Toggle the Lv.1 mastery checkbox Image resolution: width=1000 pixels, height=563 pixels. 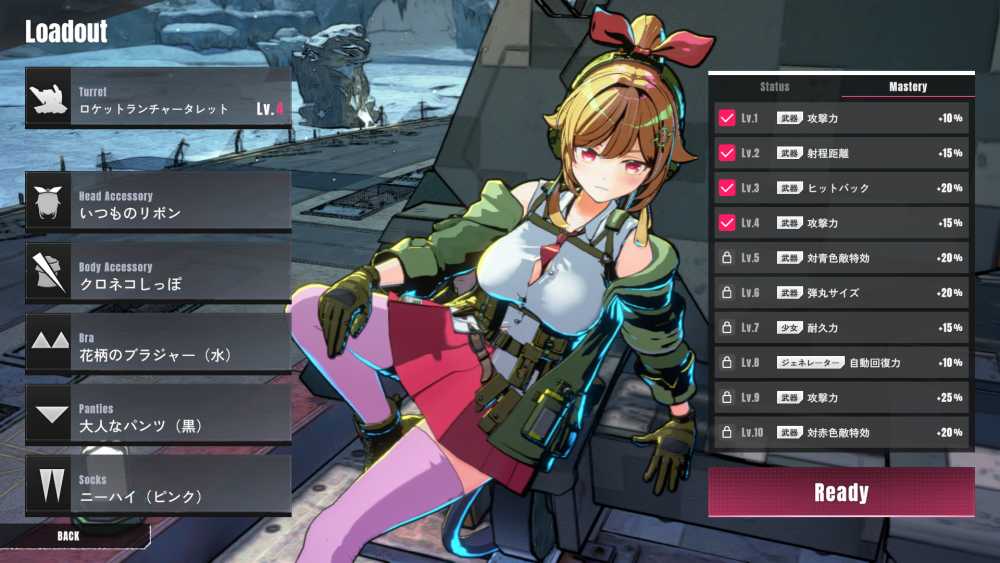727,118
